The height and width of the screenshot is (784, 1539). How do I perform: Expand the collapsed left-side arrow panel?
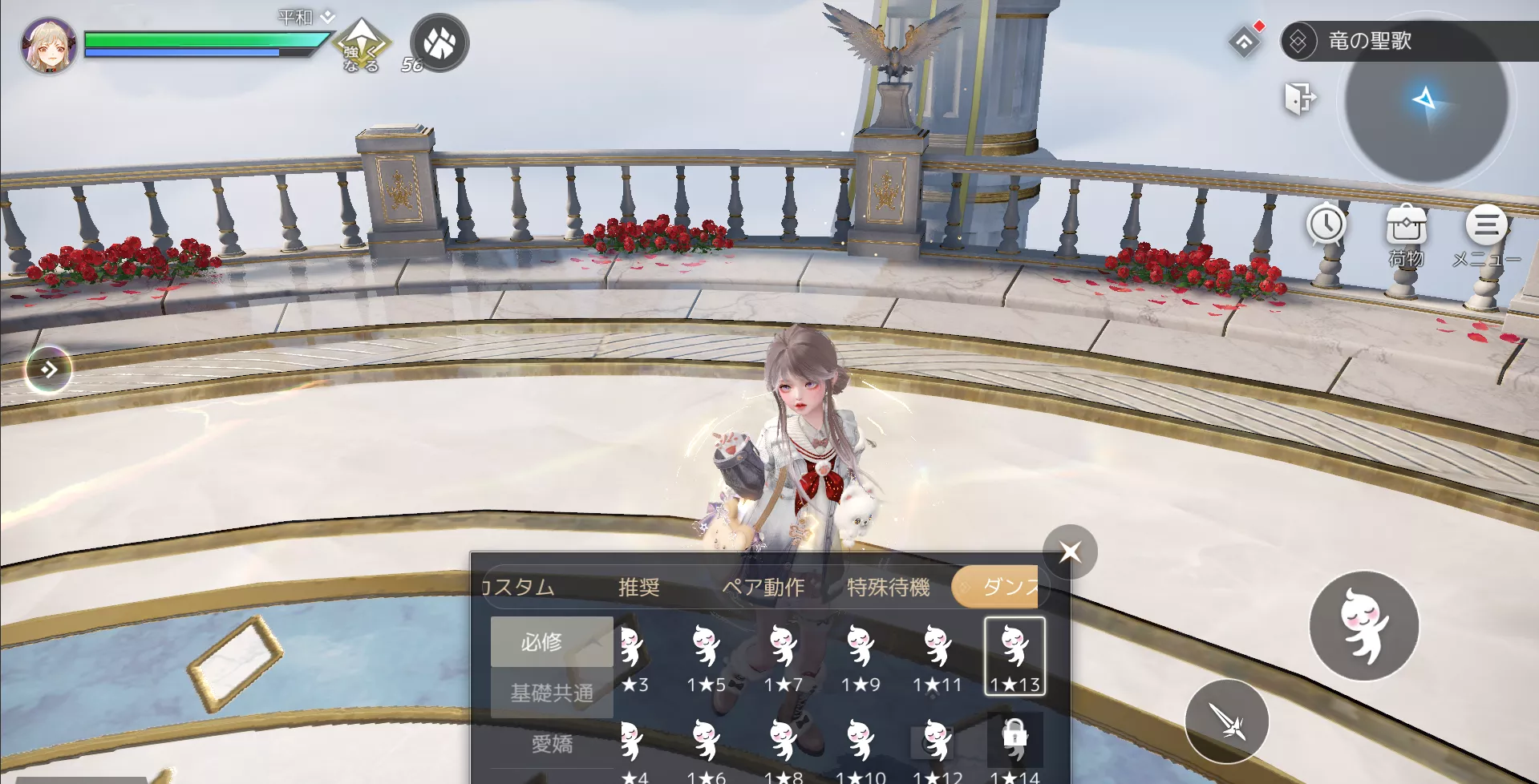coord(48,370)
